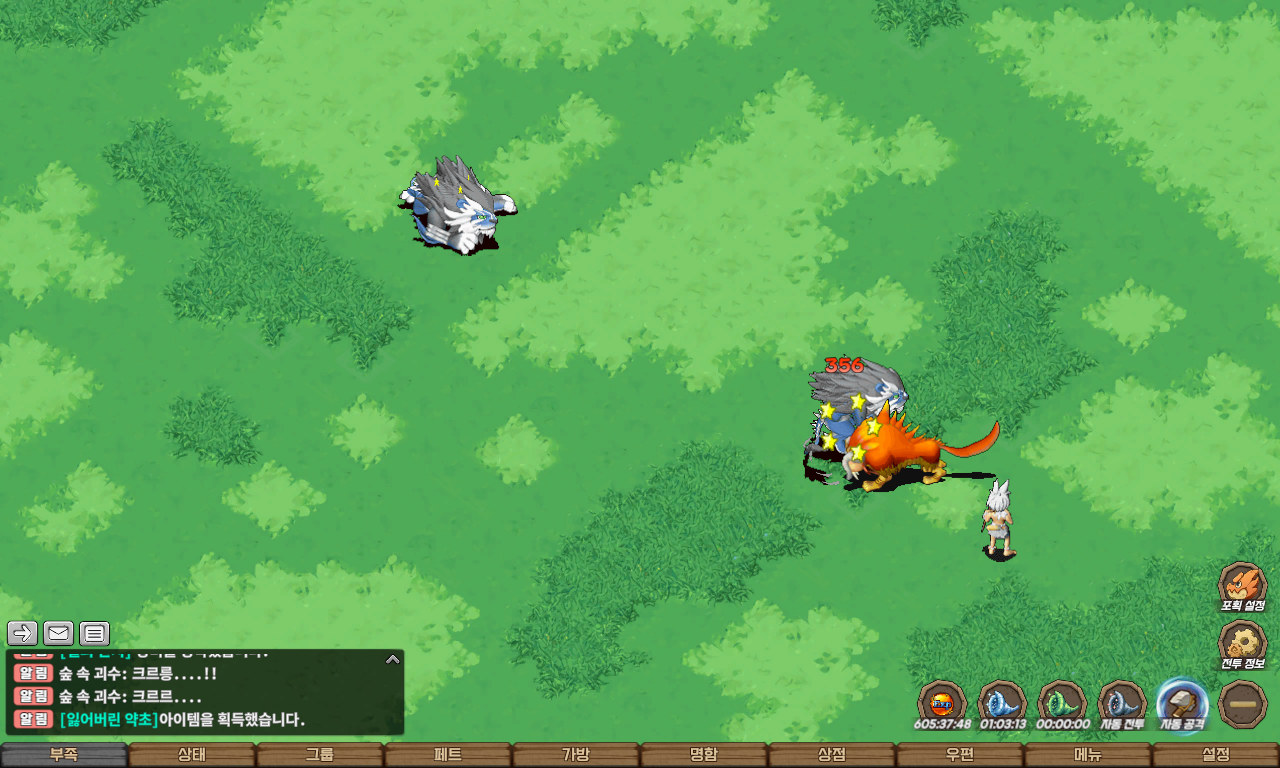Open the 설정 (settings) menu
Image resolution: width=1280 pixels, height=768 pixels.
point(1216,755)
